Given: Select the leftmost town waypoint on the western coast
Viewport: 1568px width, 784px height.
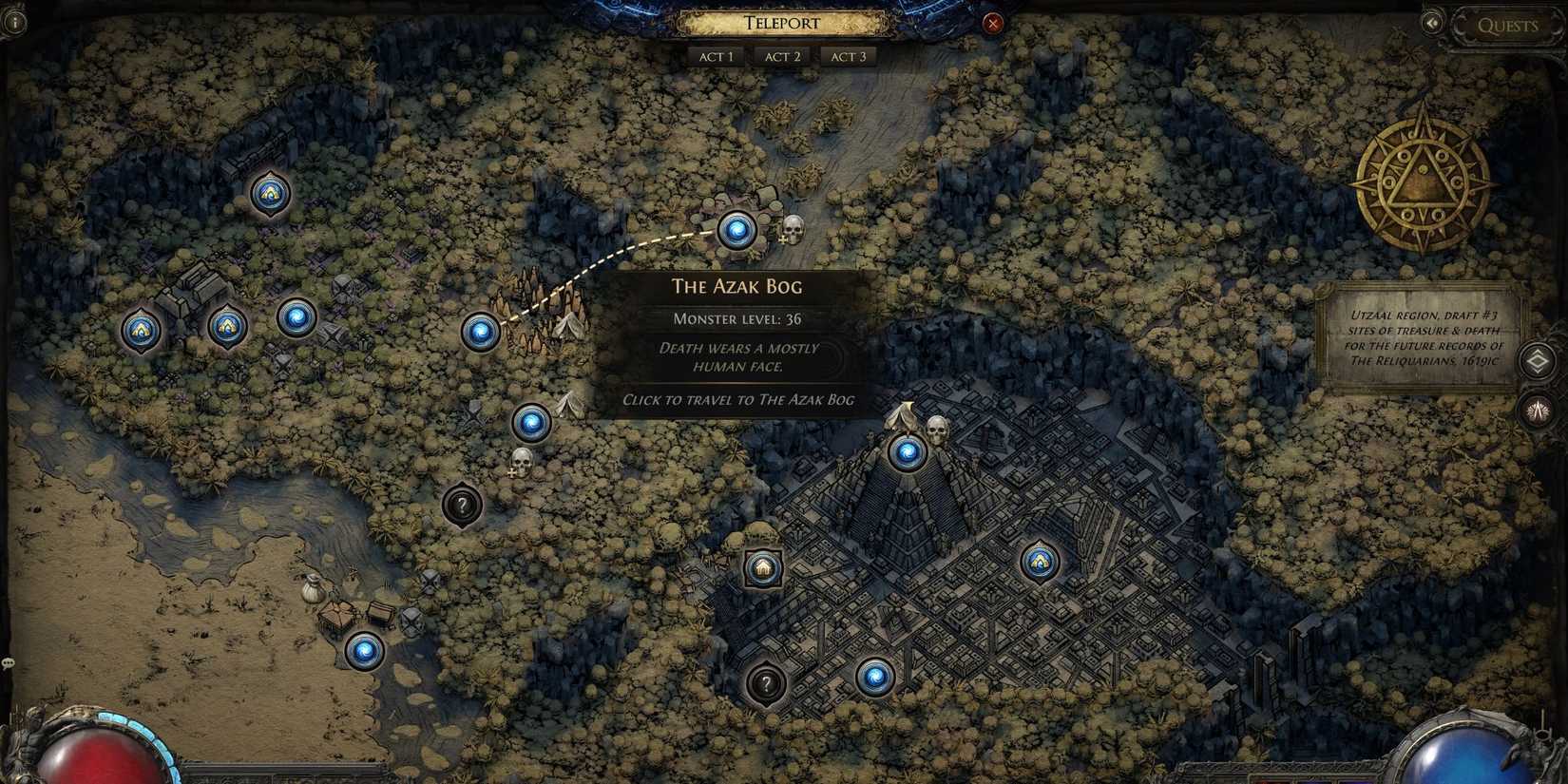Looking at the screenshot, I should pos(143,328).
